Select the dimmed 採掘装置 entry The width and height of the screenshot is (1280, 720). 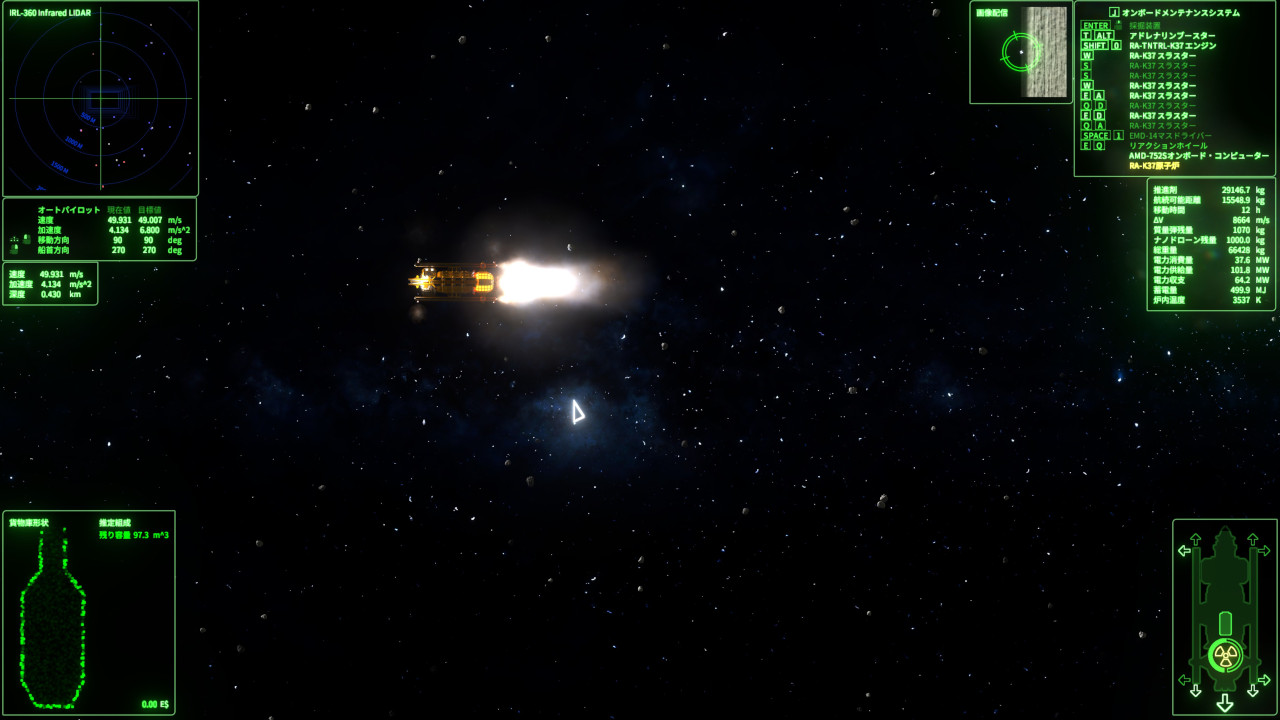(1145, 26)
